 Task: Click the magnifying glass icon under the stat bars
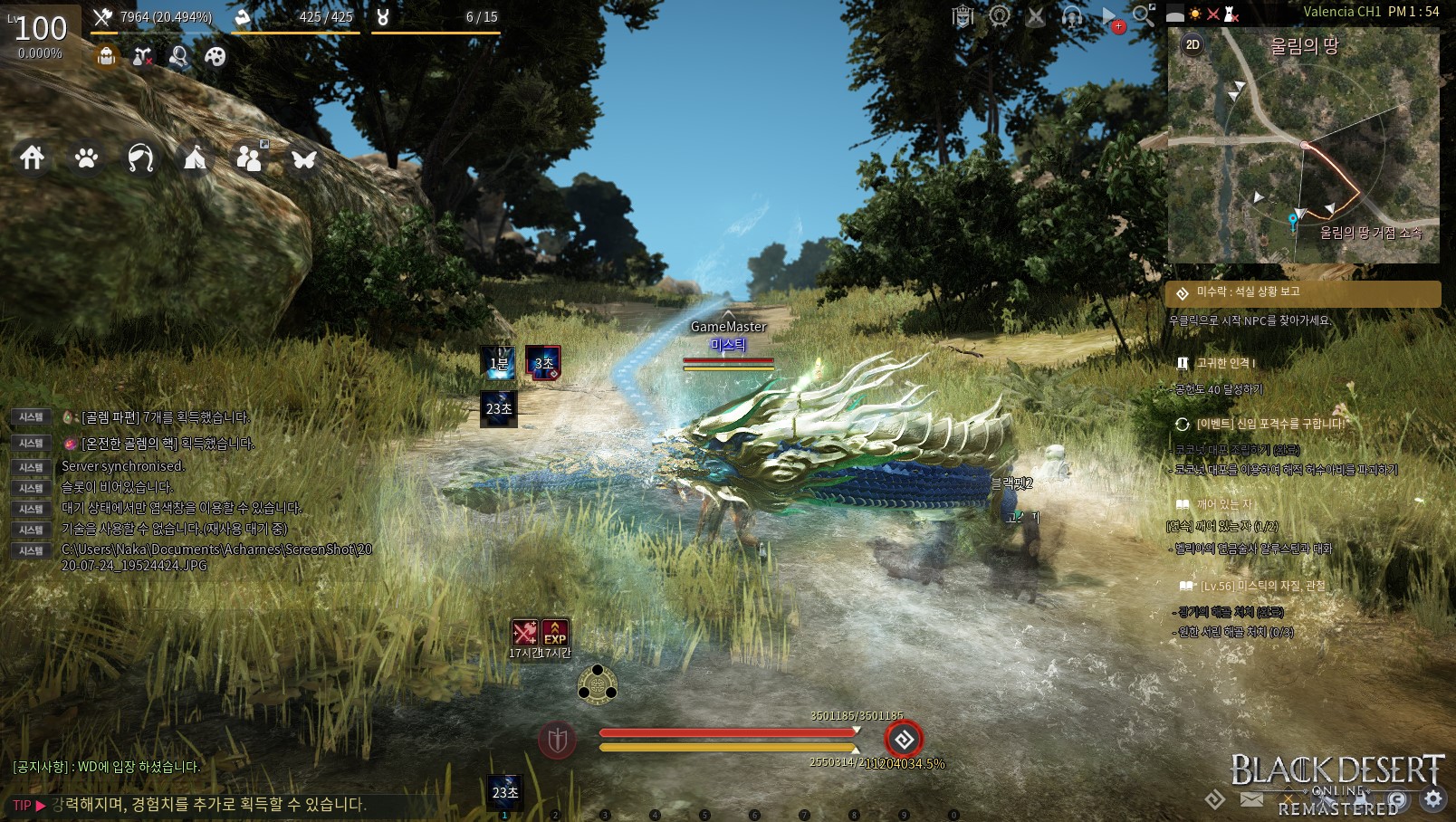coord(179,57)
